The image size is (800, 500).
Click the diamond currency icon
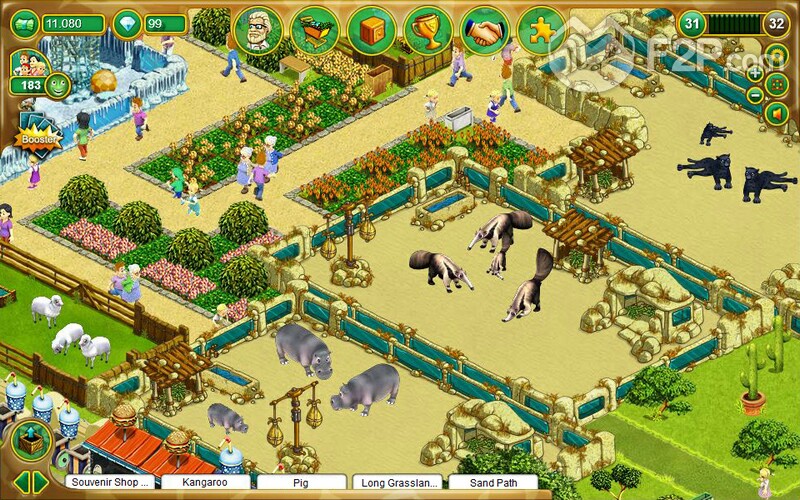tap(127, 23)
